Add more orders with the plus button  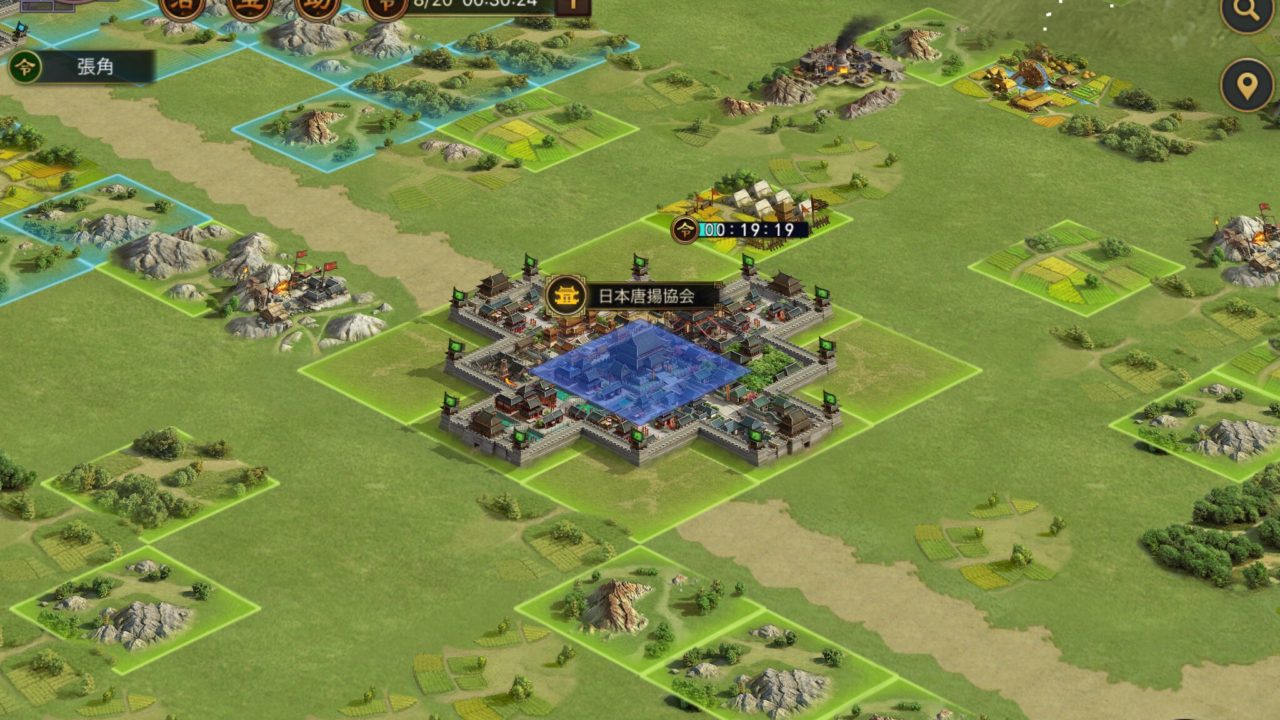[573, 5]
